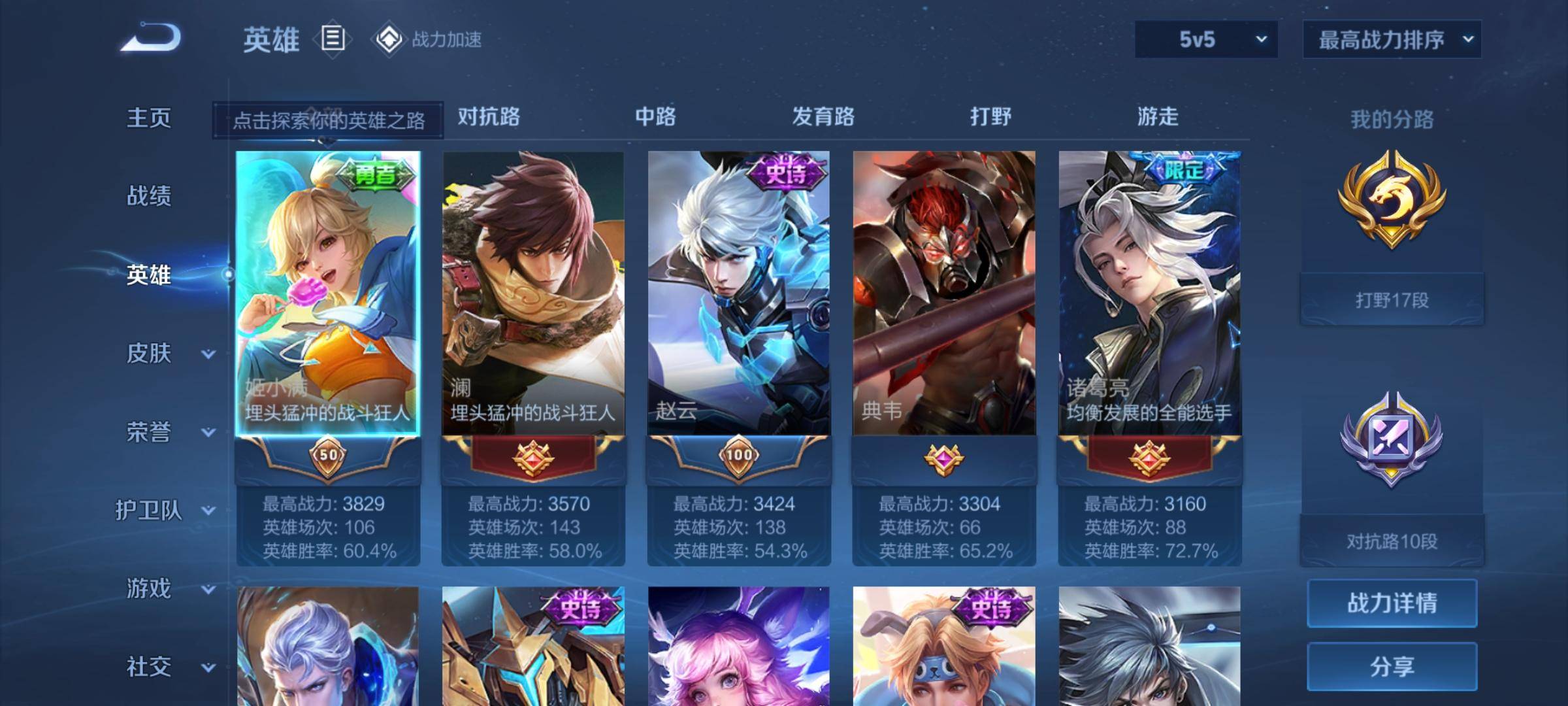Screen dimensions: 1568x706
Task: Select the 发育路 lane tab
Action: tap(823, 116)
